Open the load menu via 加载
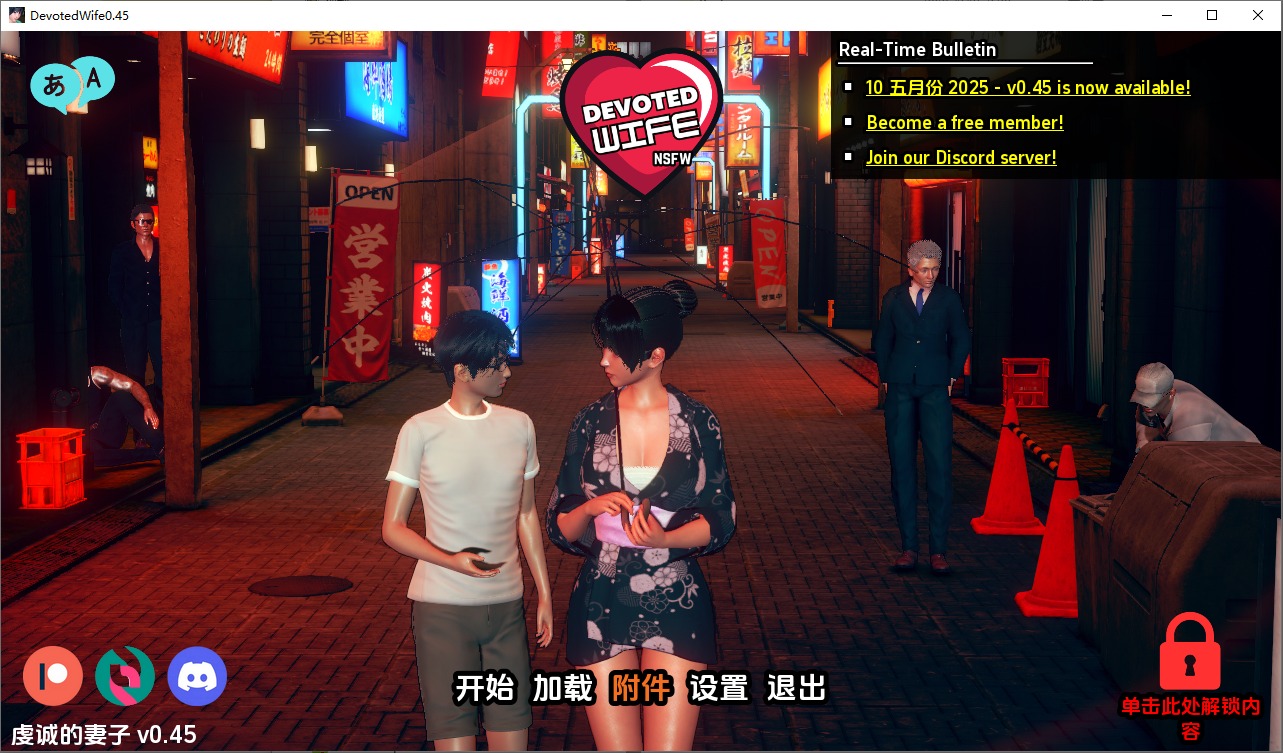Viewport: 1283px width, 753px height. 563,689
